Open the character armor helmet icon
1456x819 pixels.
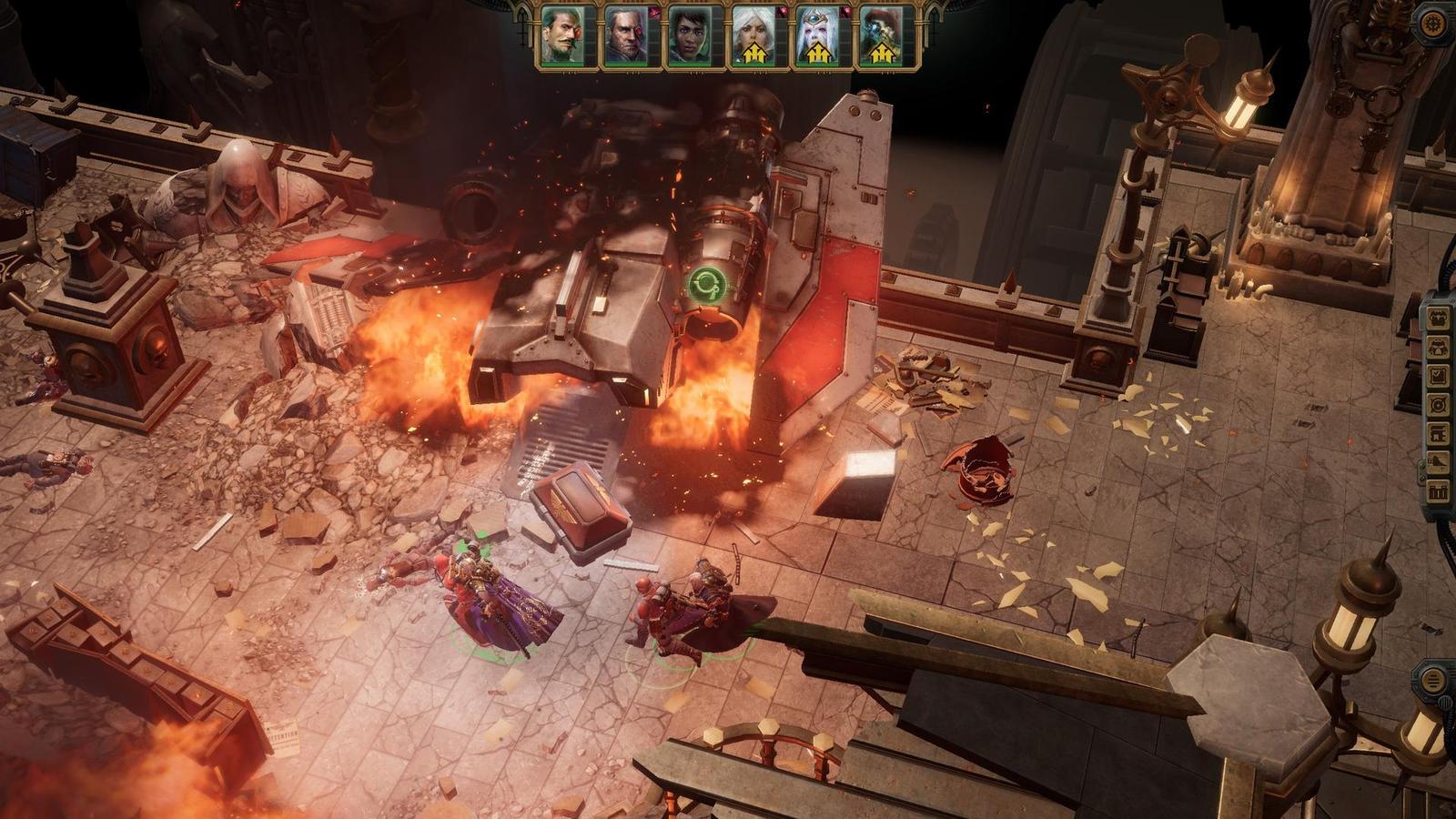(1439, 347)
